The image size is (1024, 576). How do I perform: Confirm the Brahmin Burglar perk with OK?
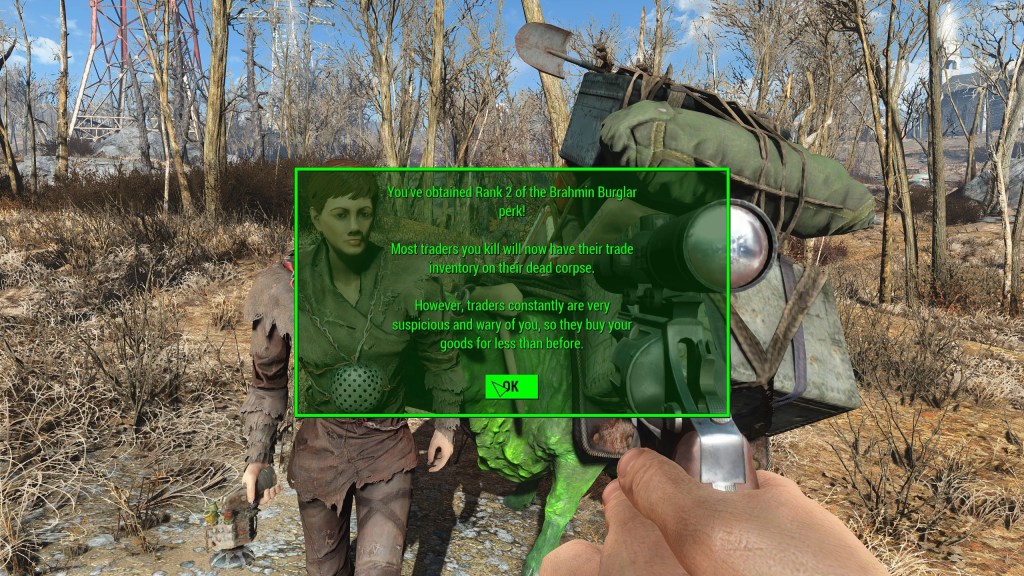pos(511,387)
